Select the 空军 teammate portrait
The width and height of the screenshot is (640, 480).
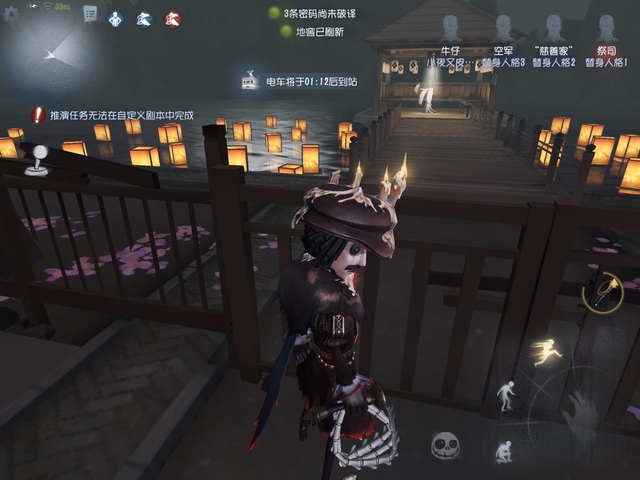pyautogui.click(x=503, y=30)
